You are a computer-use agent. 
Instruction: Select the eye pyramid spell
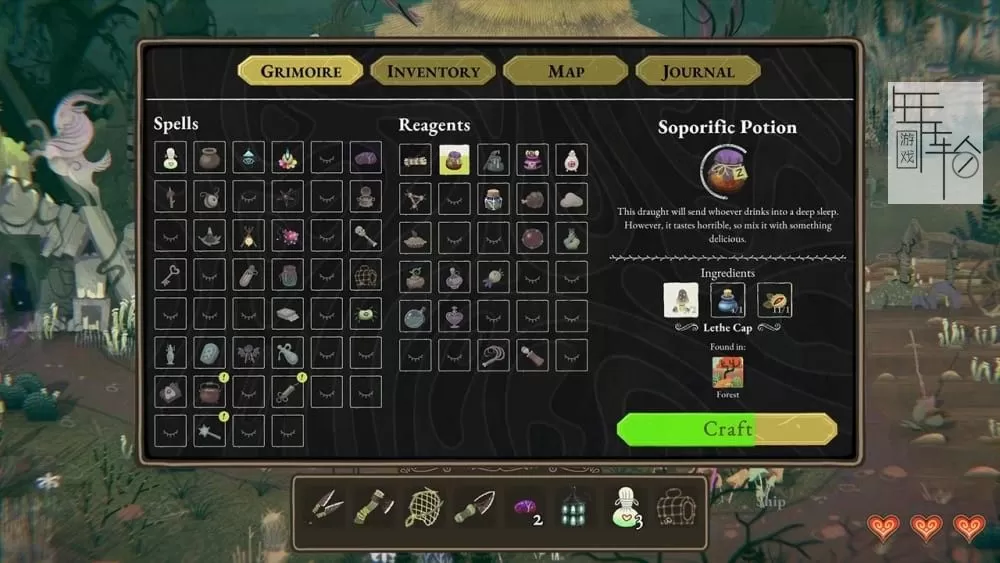pos(248,159)
